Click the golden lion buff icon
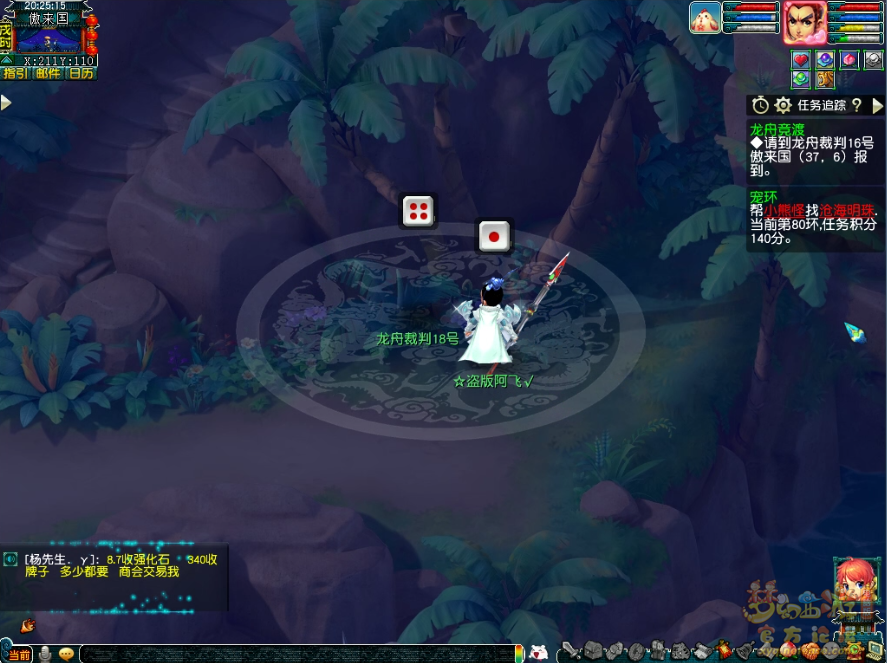The width and height of the screenshot is (887, 663). pos(826,79)
